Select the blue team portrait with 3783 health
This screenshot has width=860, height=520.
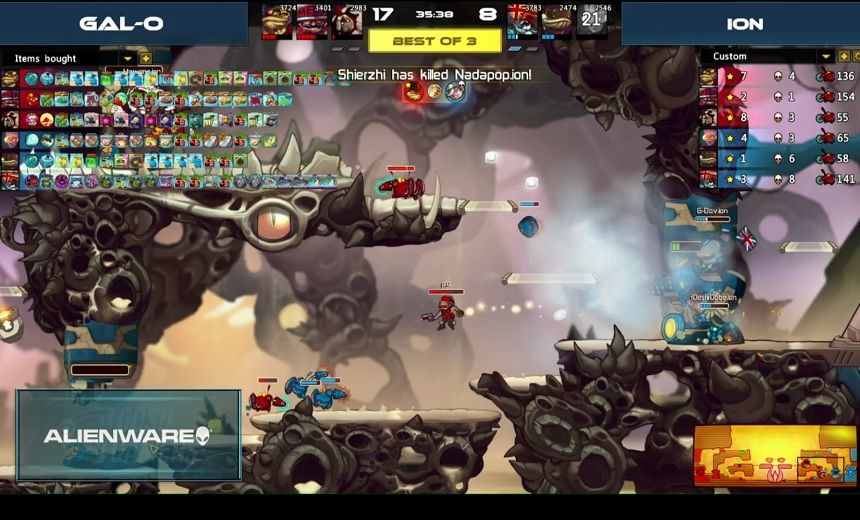tap(522, 21)
